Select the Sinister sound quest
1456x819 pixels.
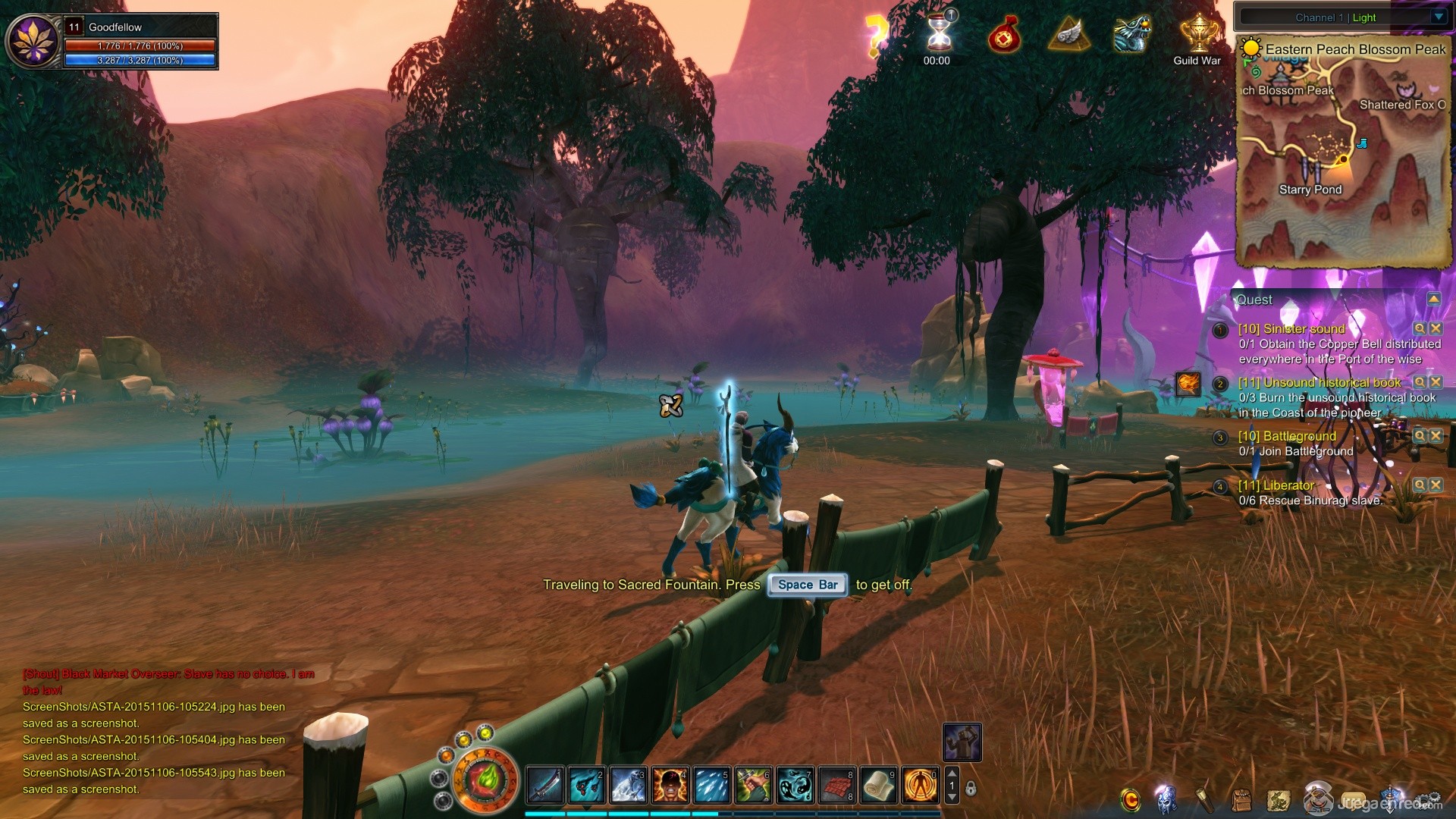tap(1291, 329)
